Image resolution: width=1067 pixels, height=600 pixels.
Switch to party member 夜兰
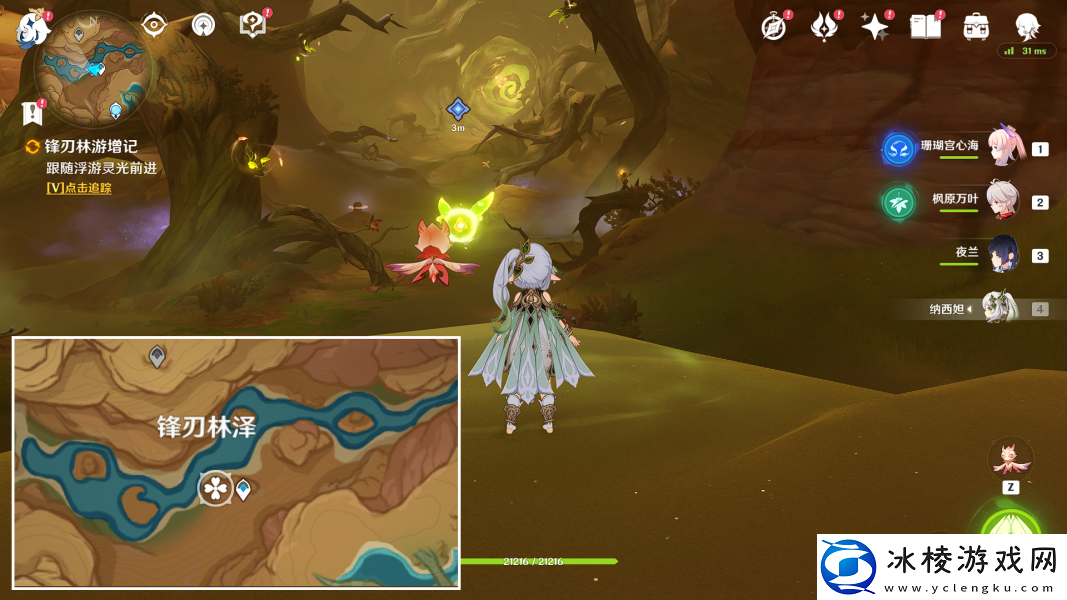click(x=1003, y=255)
